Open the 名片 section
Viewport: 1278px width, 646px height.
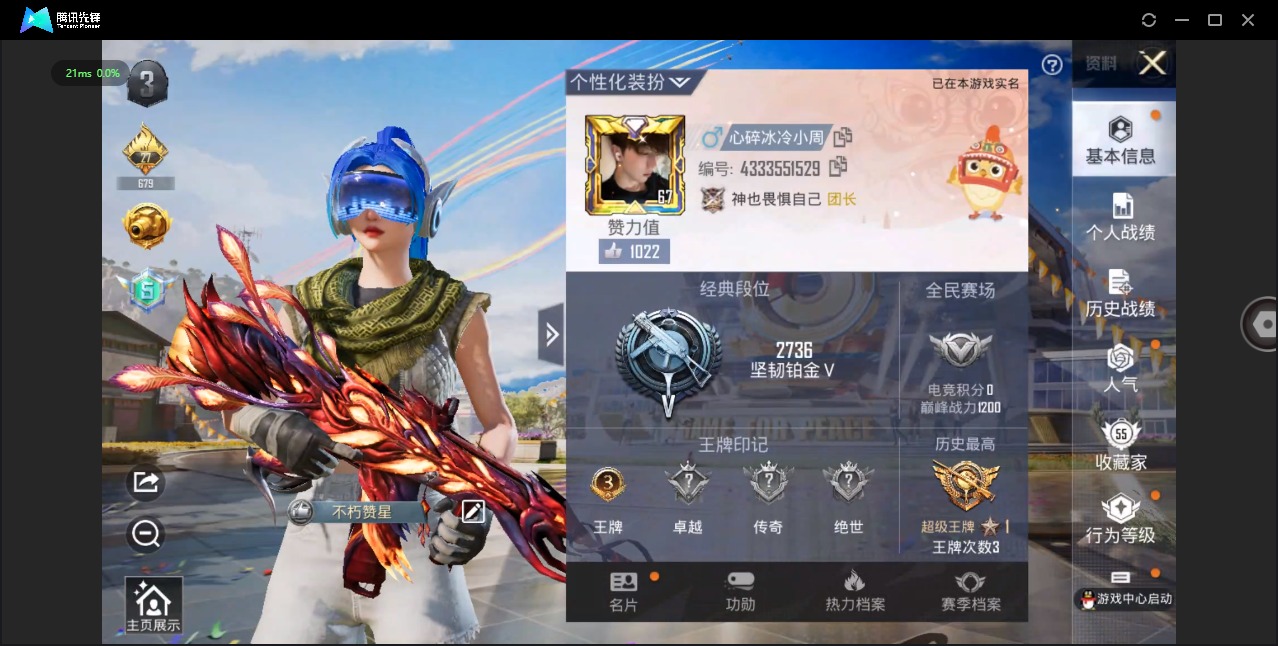624,592
